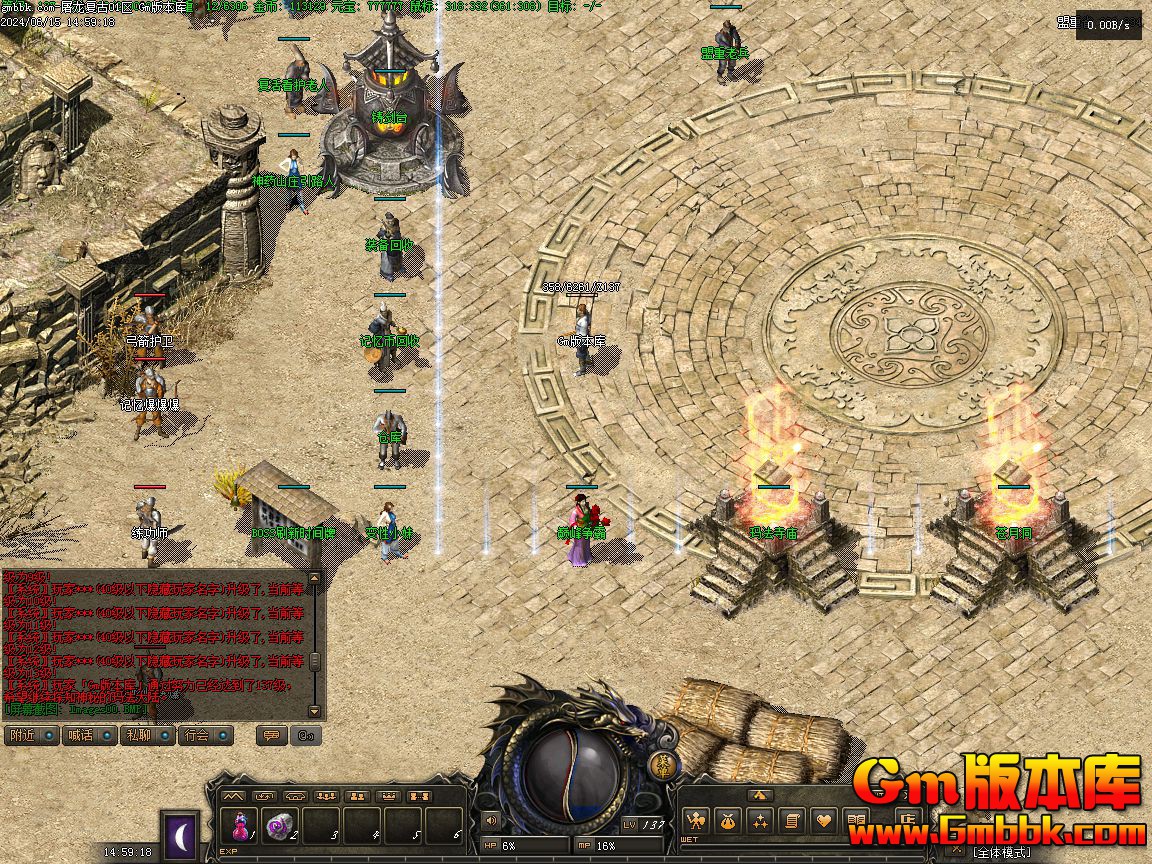The width and height of the screenshot is (1152, 864).
Task: Use the red potion in hotbar slot 1
Action: point(240,827)
